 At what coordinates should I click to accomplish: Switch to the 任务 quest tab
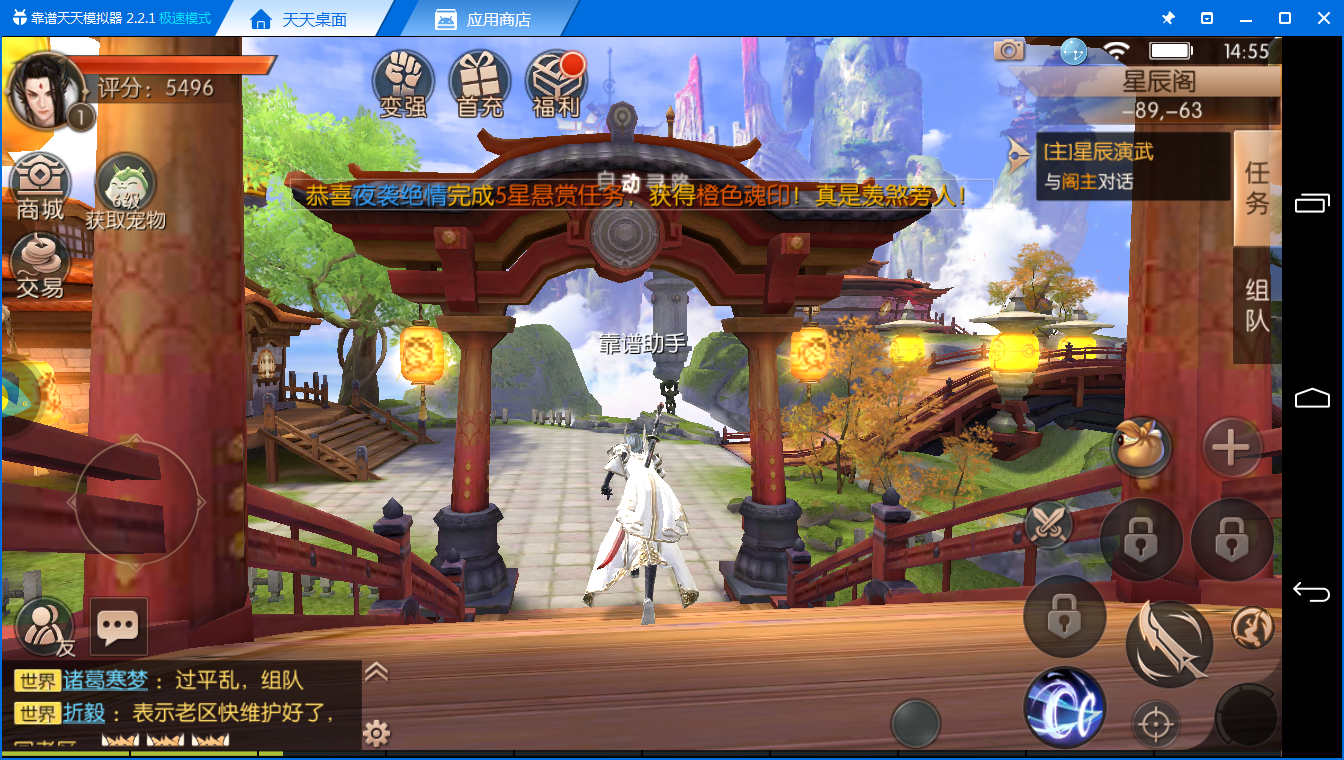pos(1257,188)
